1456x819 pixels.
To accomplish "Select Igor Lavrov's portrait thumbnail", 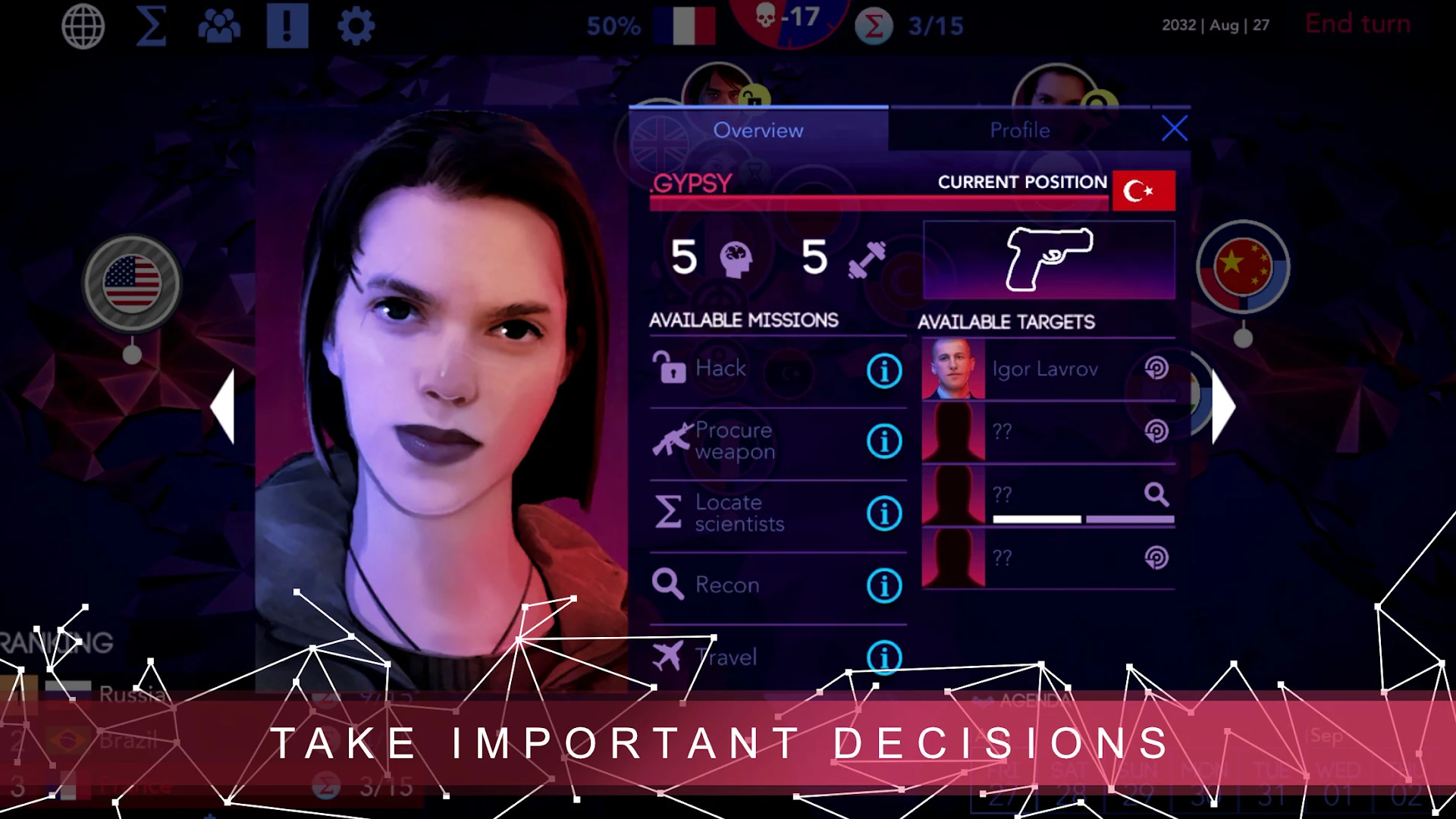I will point(952,369).
